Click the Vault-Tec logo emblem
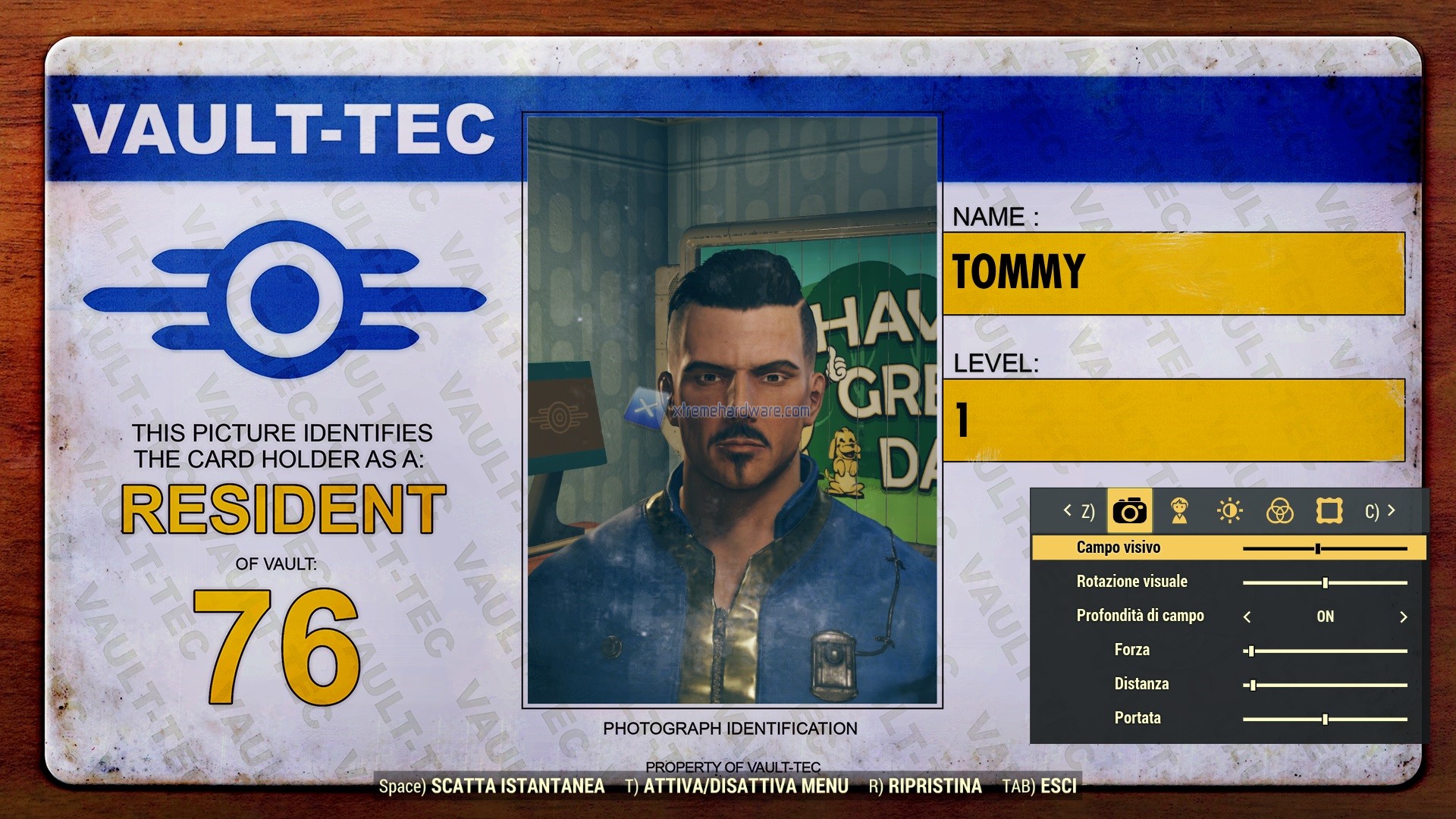 [284, 296]
